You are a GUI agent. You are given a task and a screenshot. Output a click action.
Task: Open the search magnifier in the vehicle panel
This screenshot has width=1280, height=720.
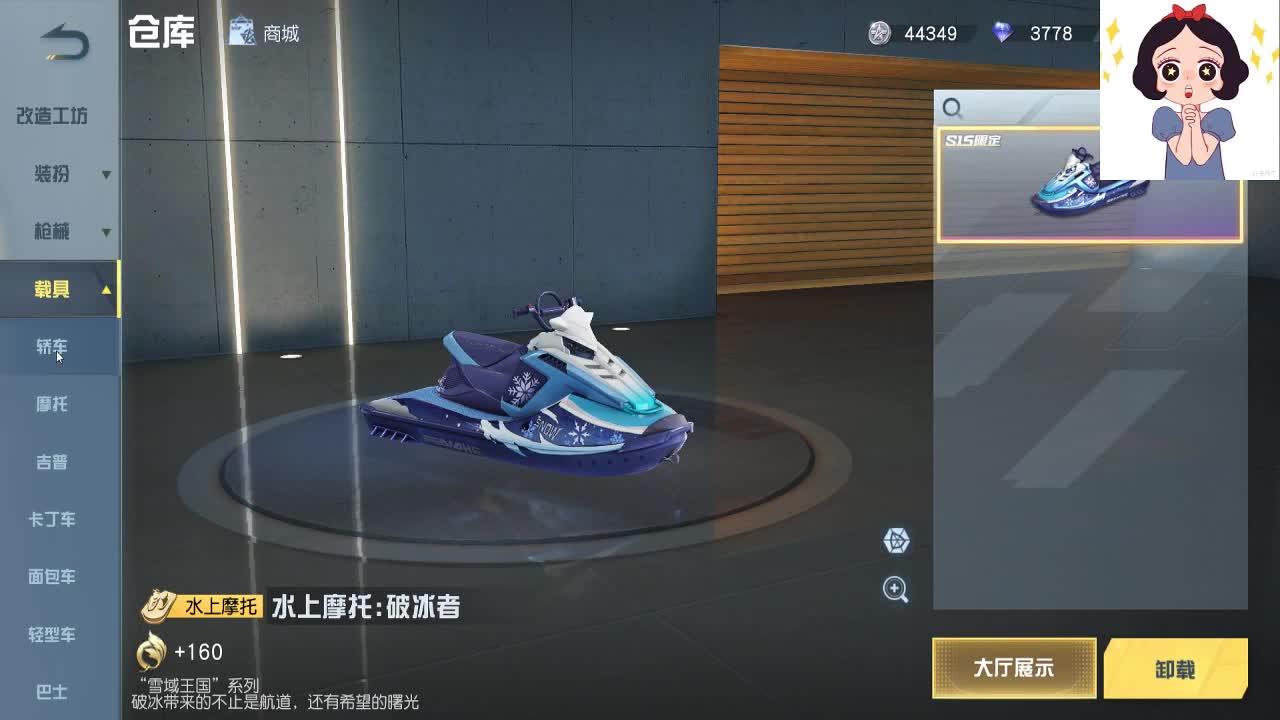click(x=952, y=108)
